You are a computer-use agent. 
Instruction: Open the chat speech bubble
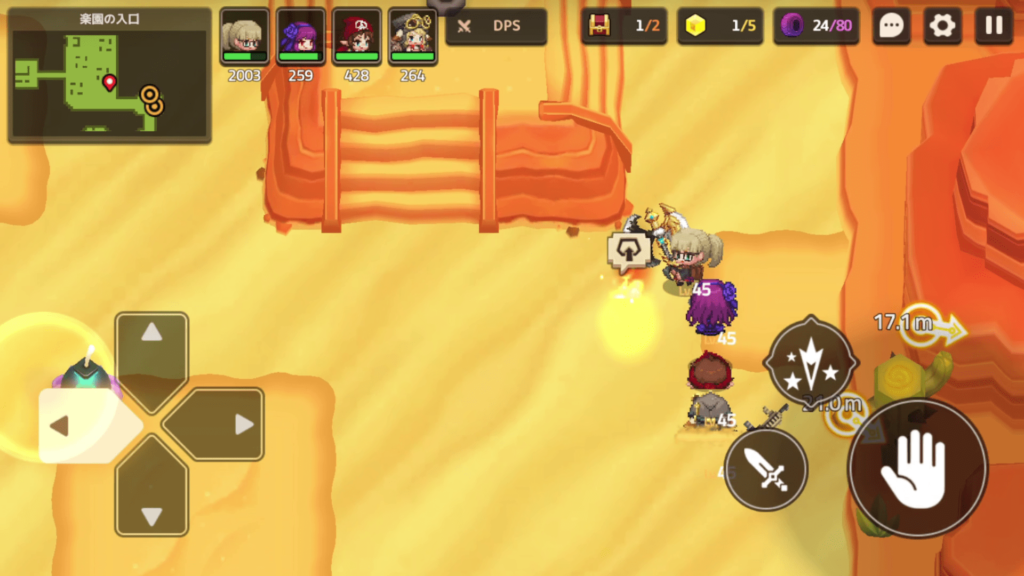(891, 27)
